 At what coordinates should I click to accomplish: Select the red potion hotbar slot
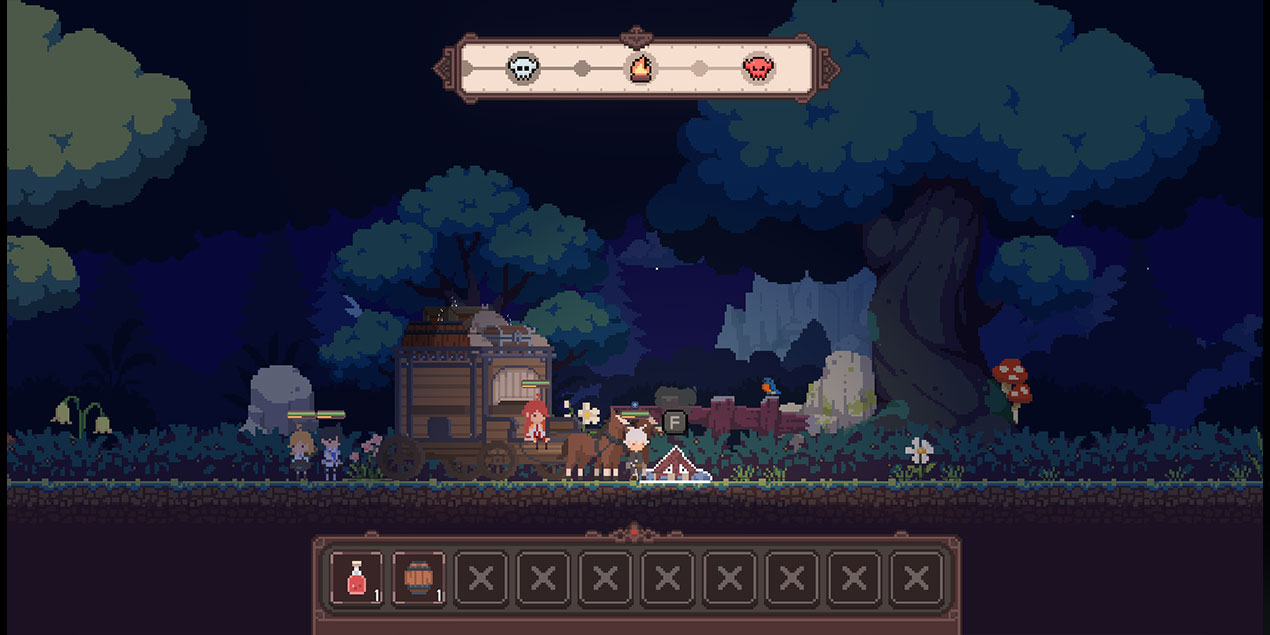[x=356, y=578]
